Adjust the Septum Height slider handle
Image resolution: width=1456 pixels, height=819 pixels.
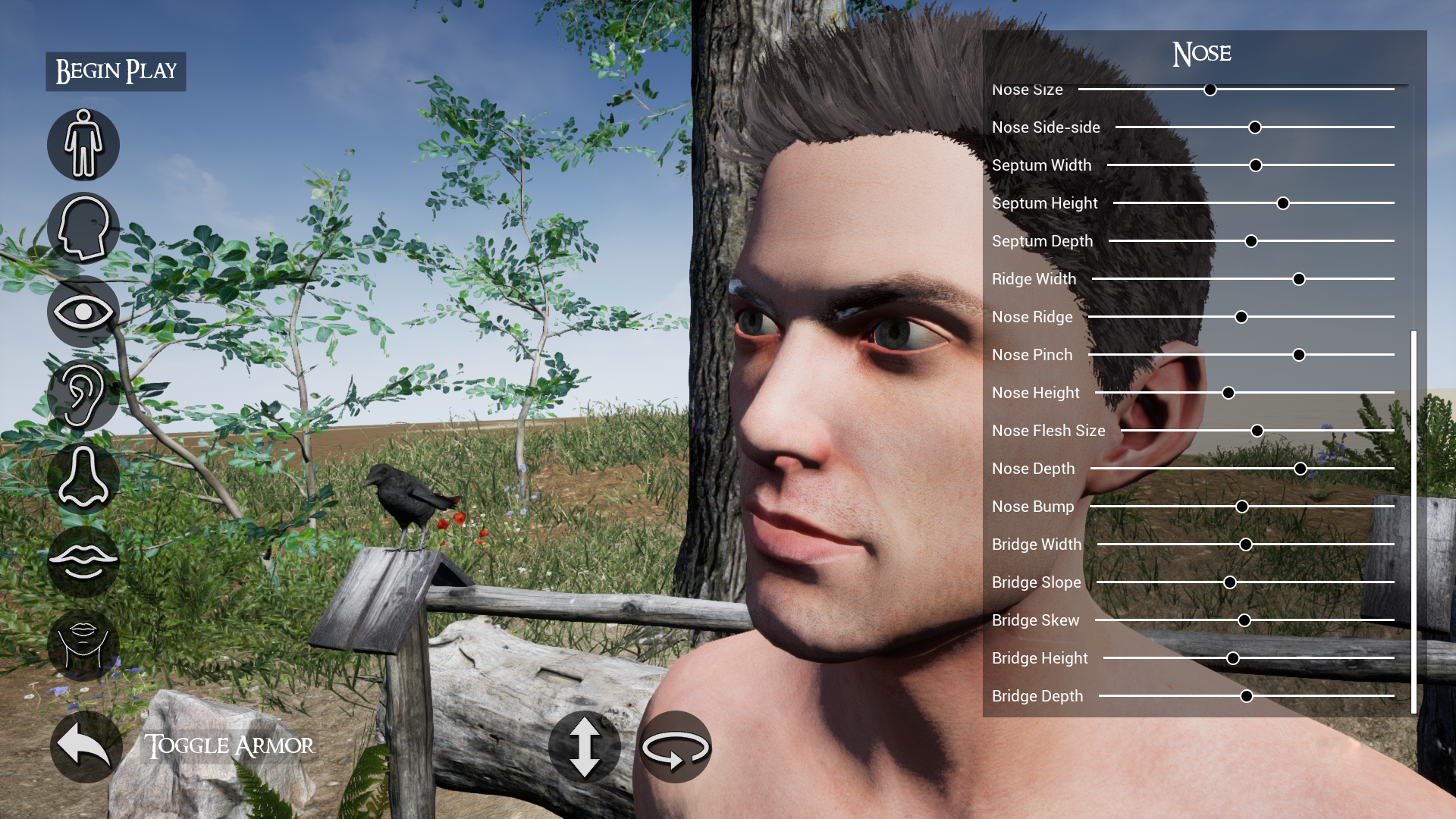(1283, 203)
